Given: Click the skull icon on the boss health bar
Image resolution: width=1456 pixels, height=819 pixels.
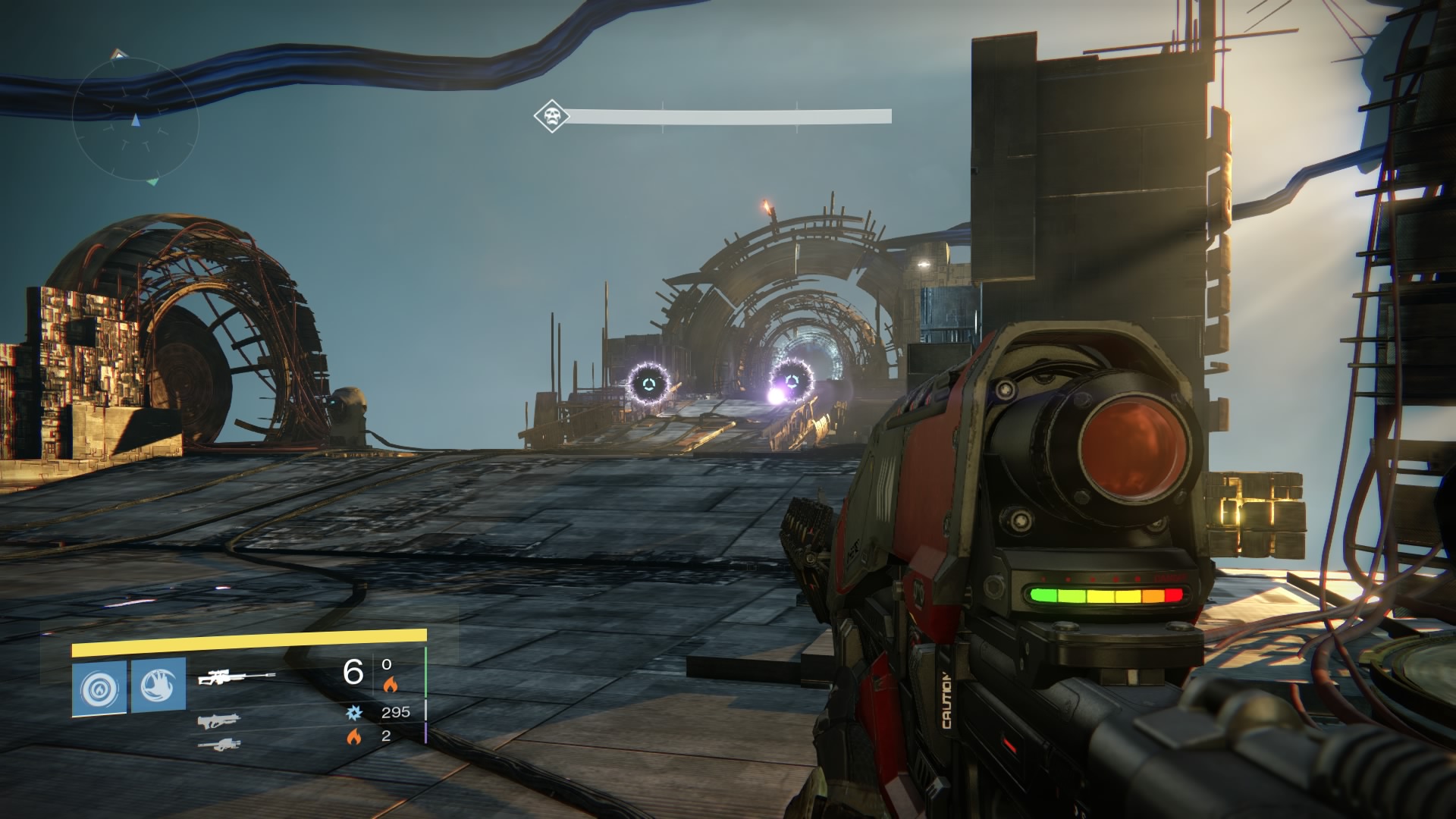Looking at the screenshot, I should click(x=551, y=116).
